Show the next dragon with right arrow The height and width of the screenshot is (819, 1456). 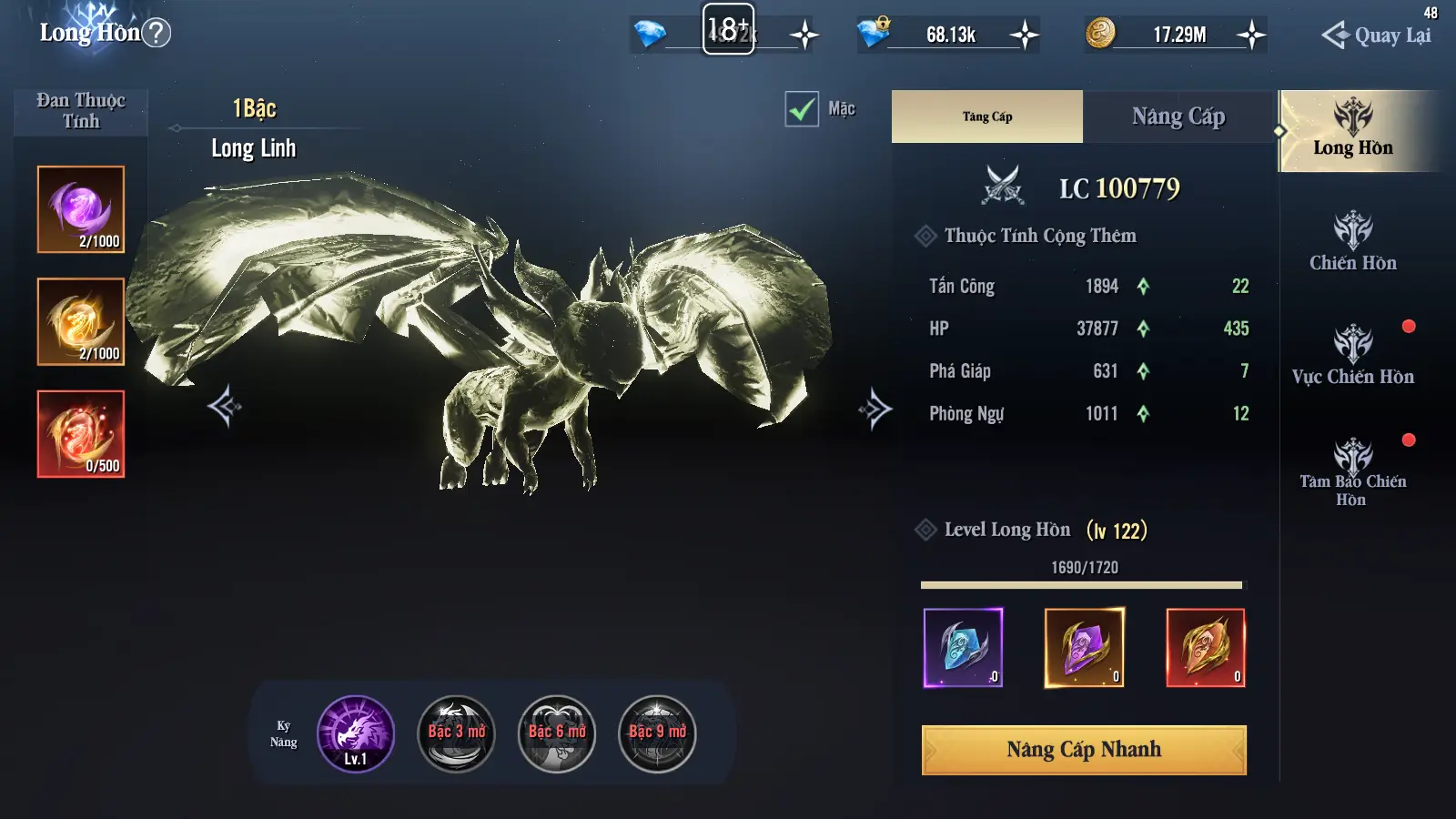tap(875, 409)
